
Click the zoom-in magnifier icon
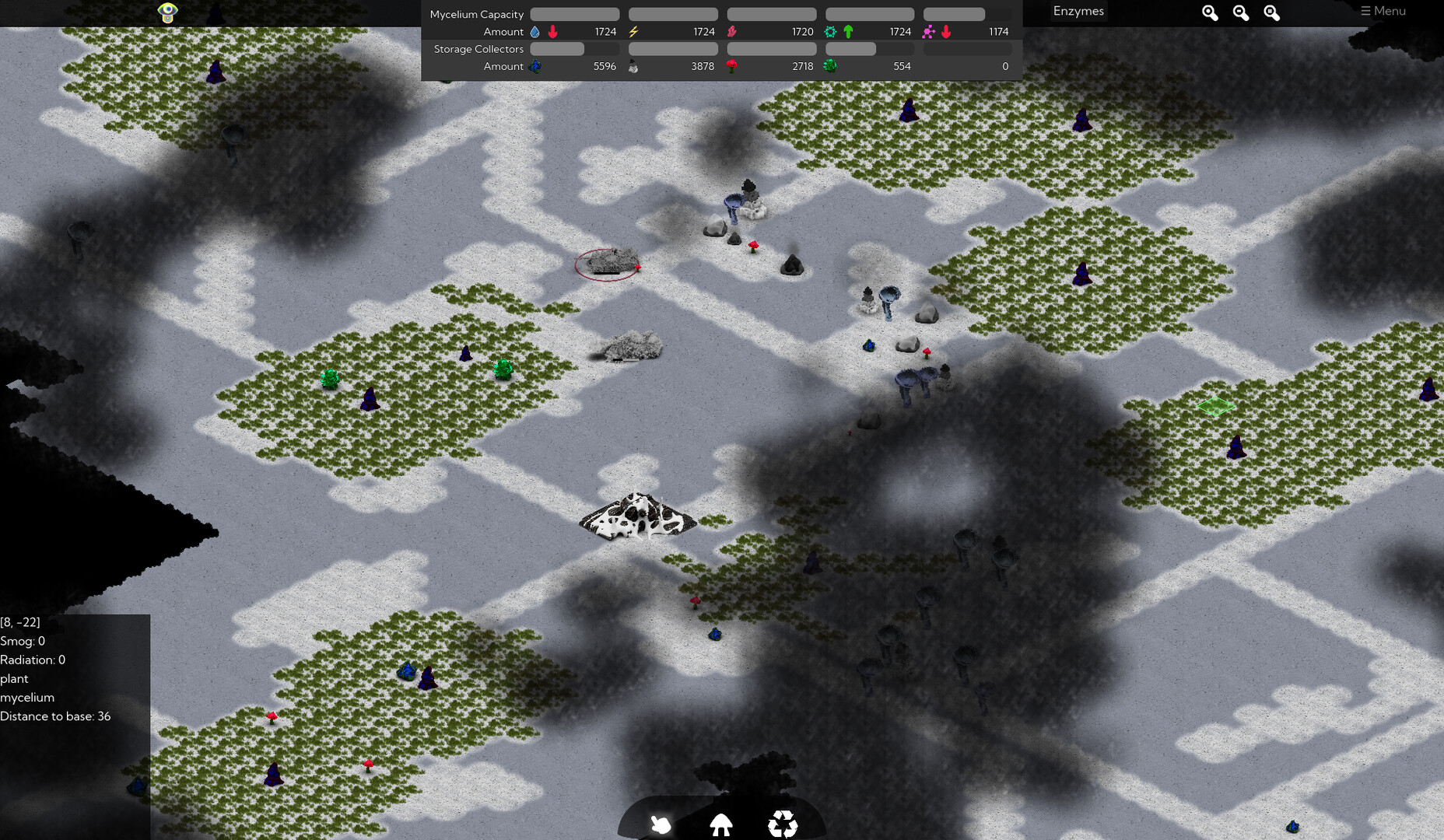1208,13
